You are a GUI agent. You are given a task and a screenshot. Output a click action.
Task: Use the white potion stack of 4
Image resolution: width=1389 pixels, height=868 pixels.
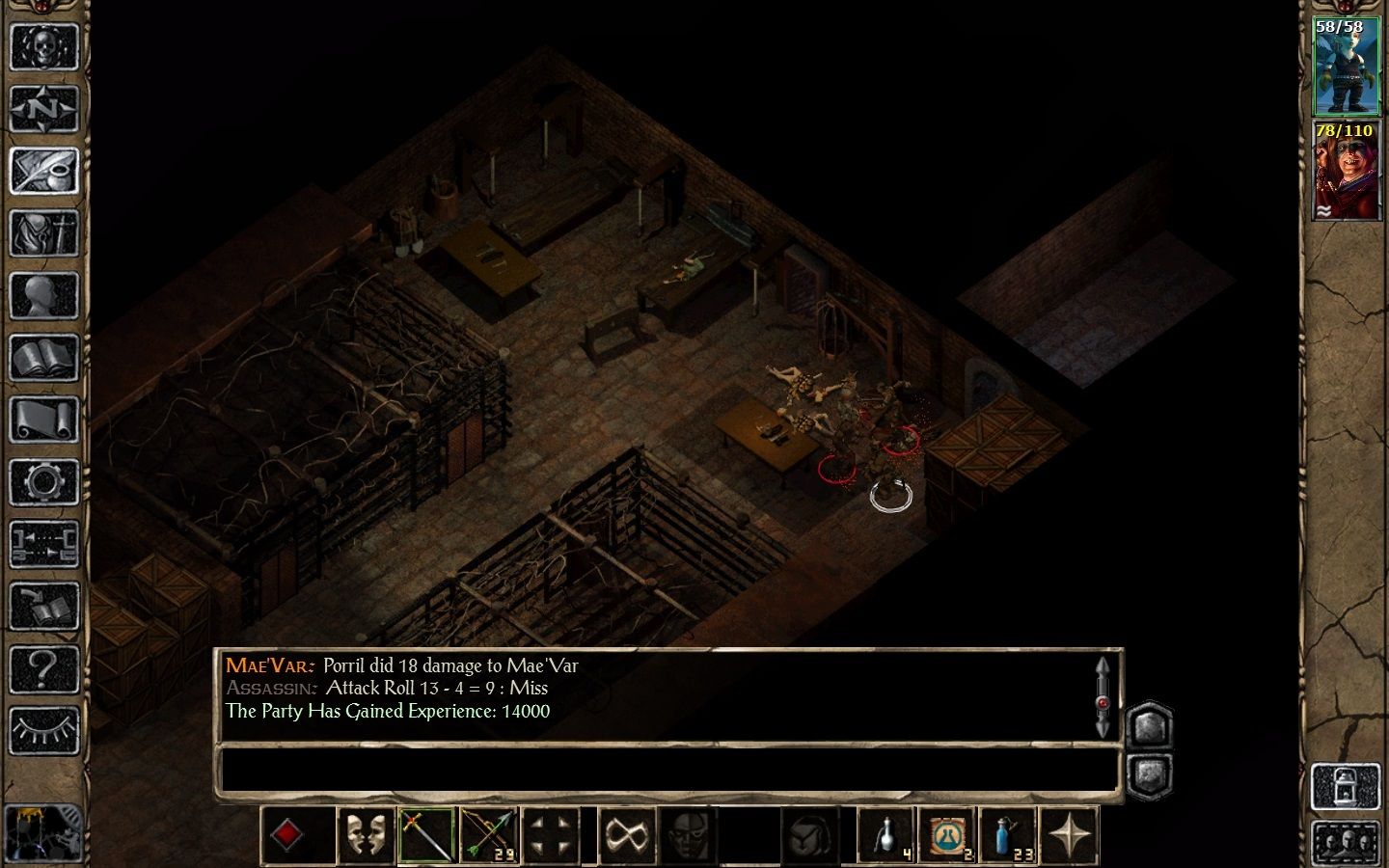coord(886,834)
